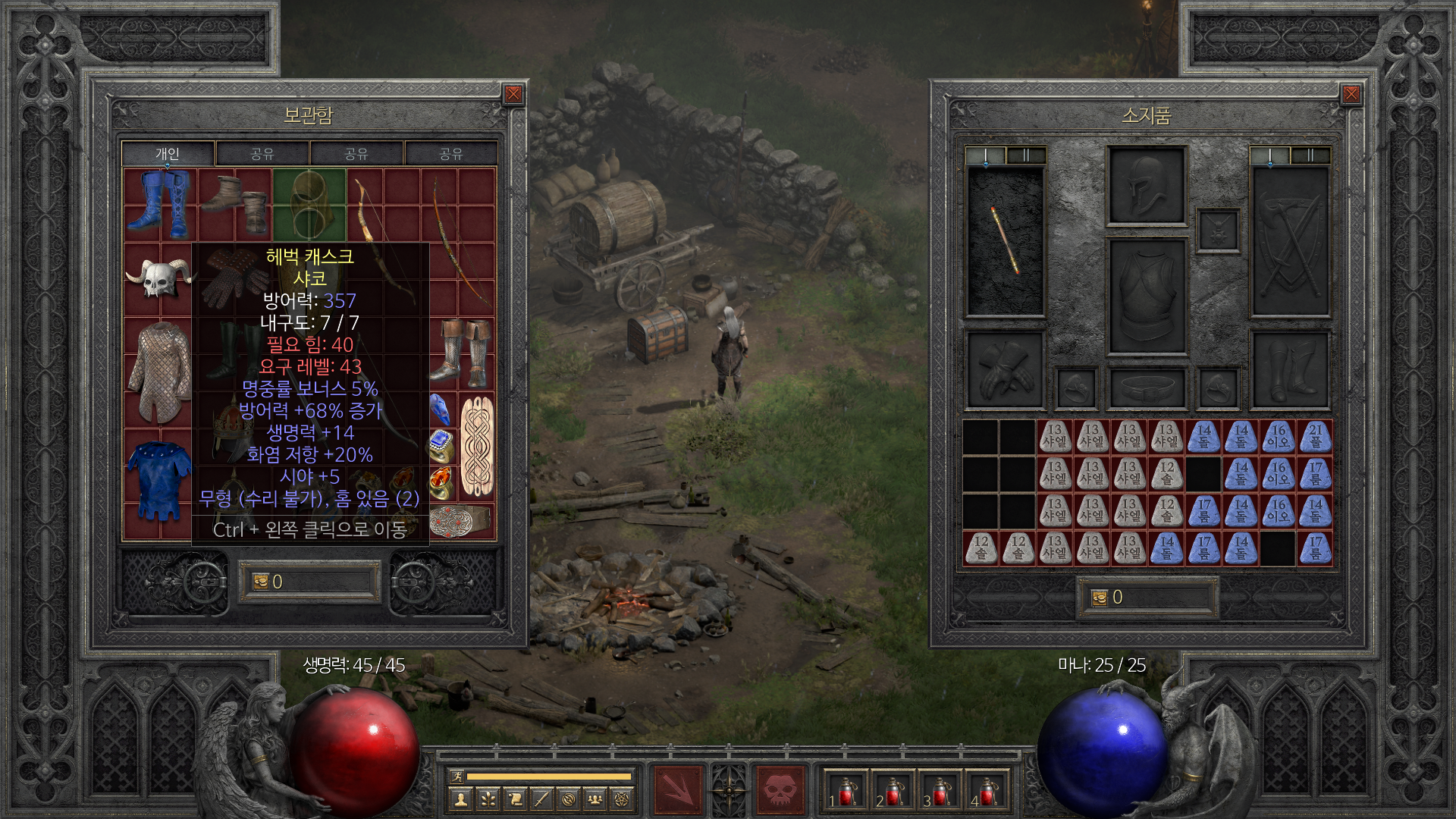The height and width of the screenshot is (819, 1456).
Task: Select the chain mail armor in stash
Action: click(x=159, y=370)
